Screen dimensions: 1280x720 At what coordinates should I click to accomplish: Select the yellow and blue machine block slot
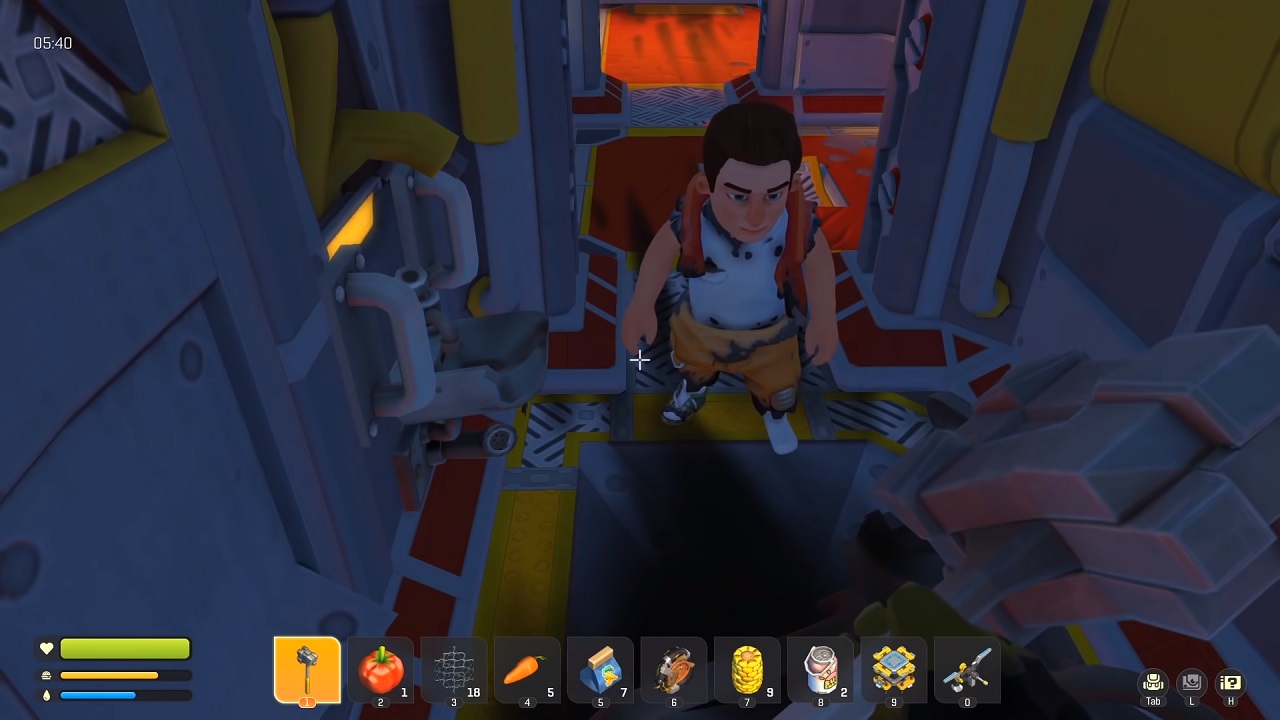894,670
